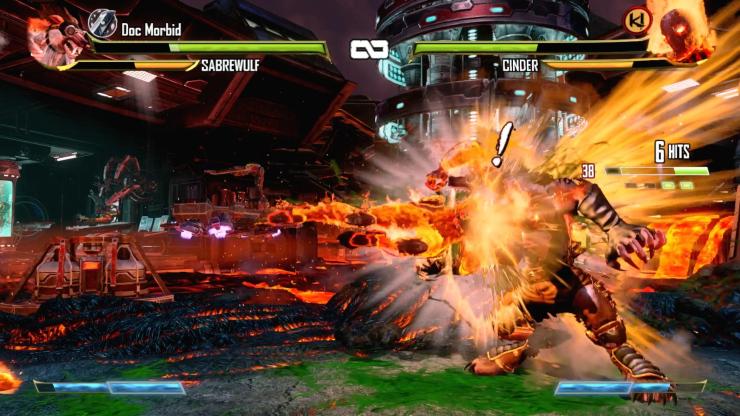The height and width of the screenshot is (416, 740).
Task: Click Sabrewulf's character portrait
Action: pos(50,37)
